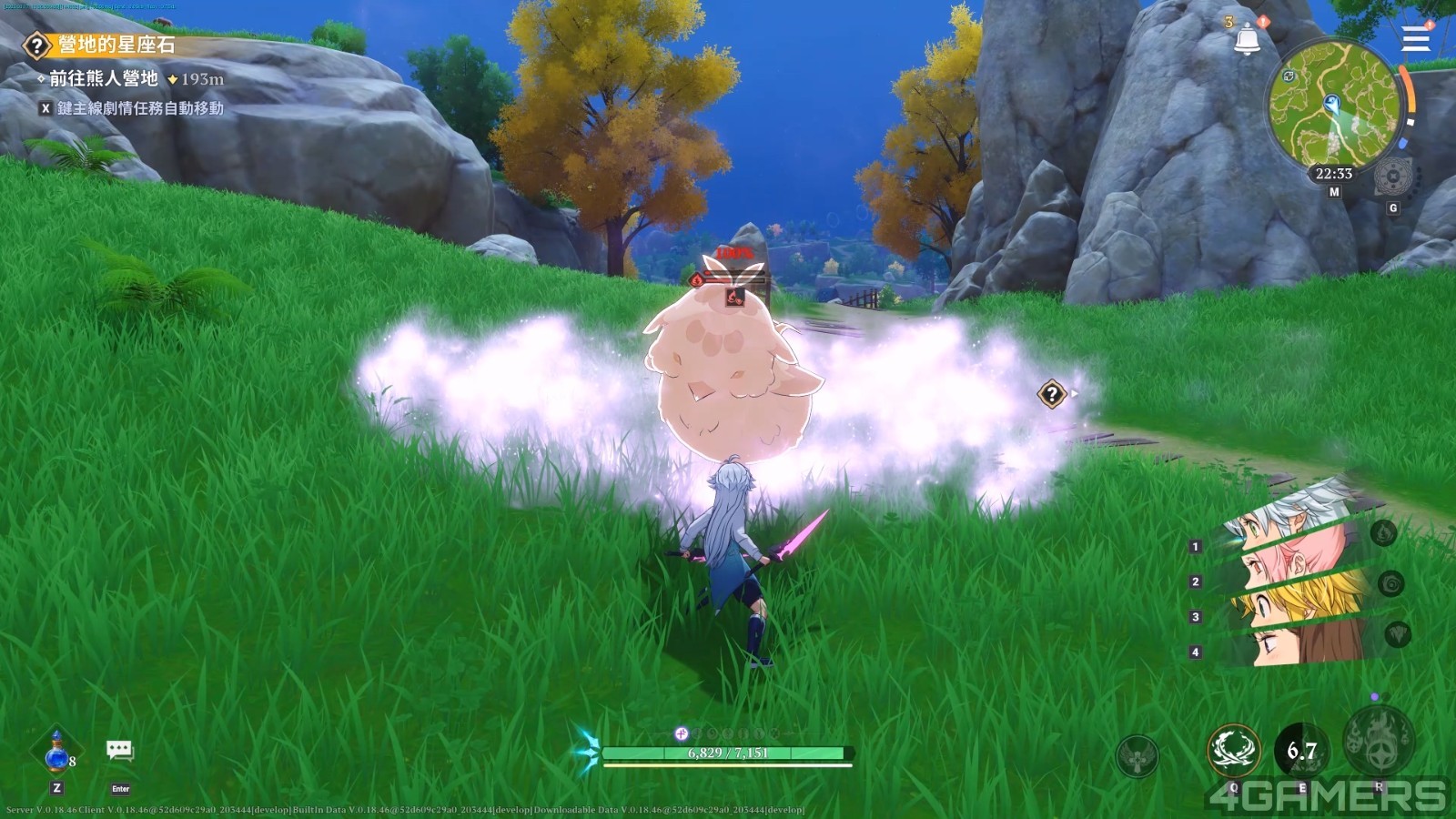Use the blue potion item
This screenshot has width=1456, height=819.
pyautogui.click(x=56, y=752)
